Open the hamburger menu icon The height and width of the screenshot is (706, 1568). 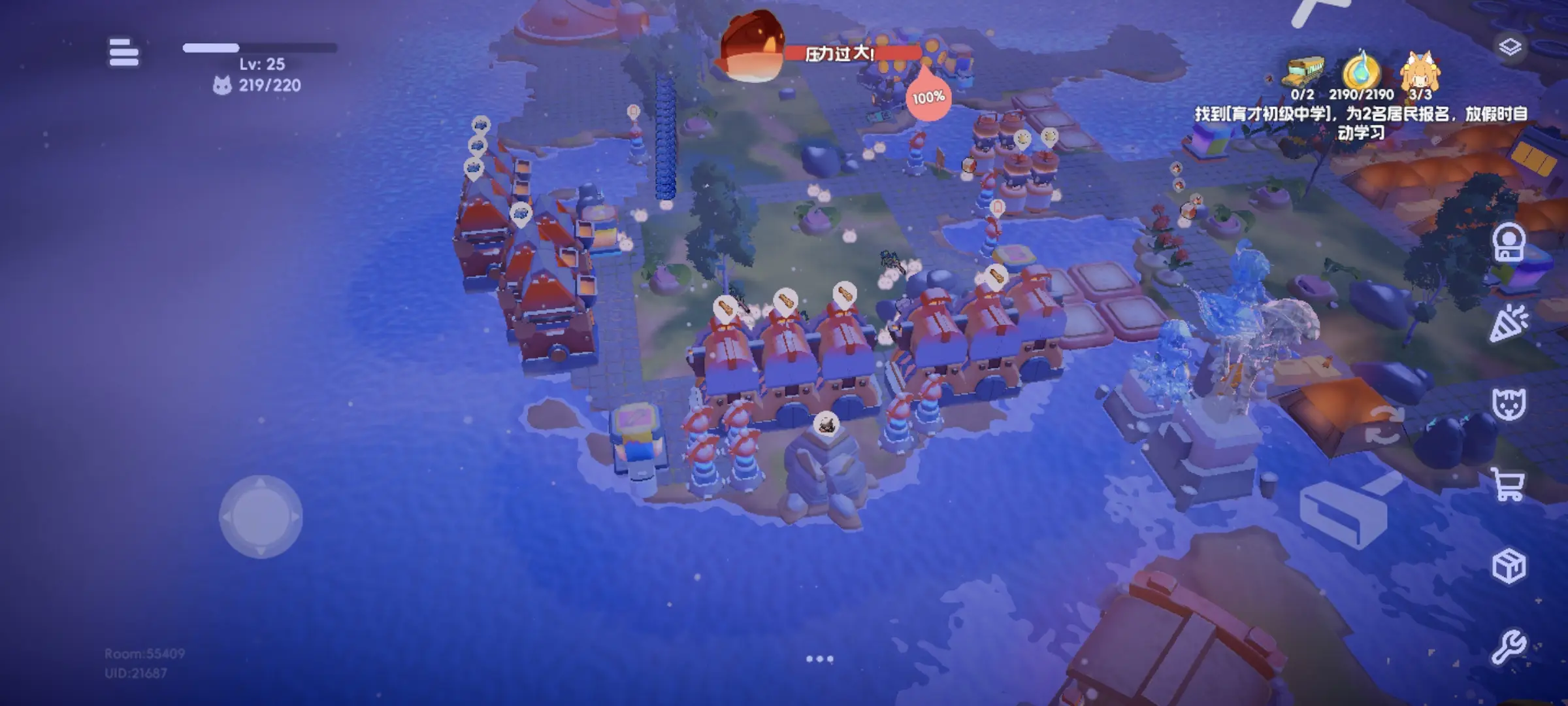pyautogui.click(x=123, y=52)
